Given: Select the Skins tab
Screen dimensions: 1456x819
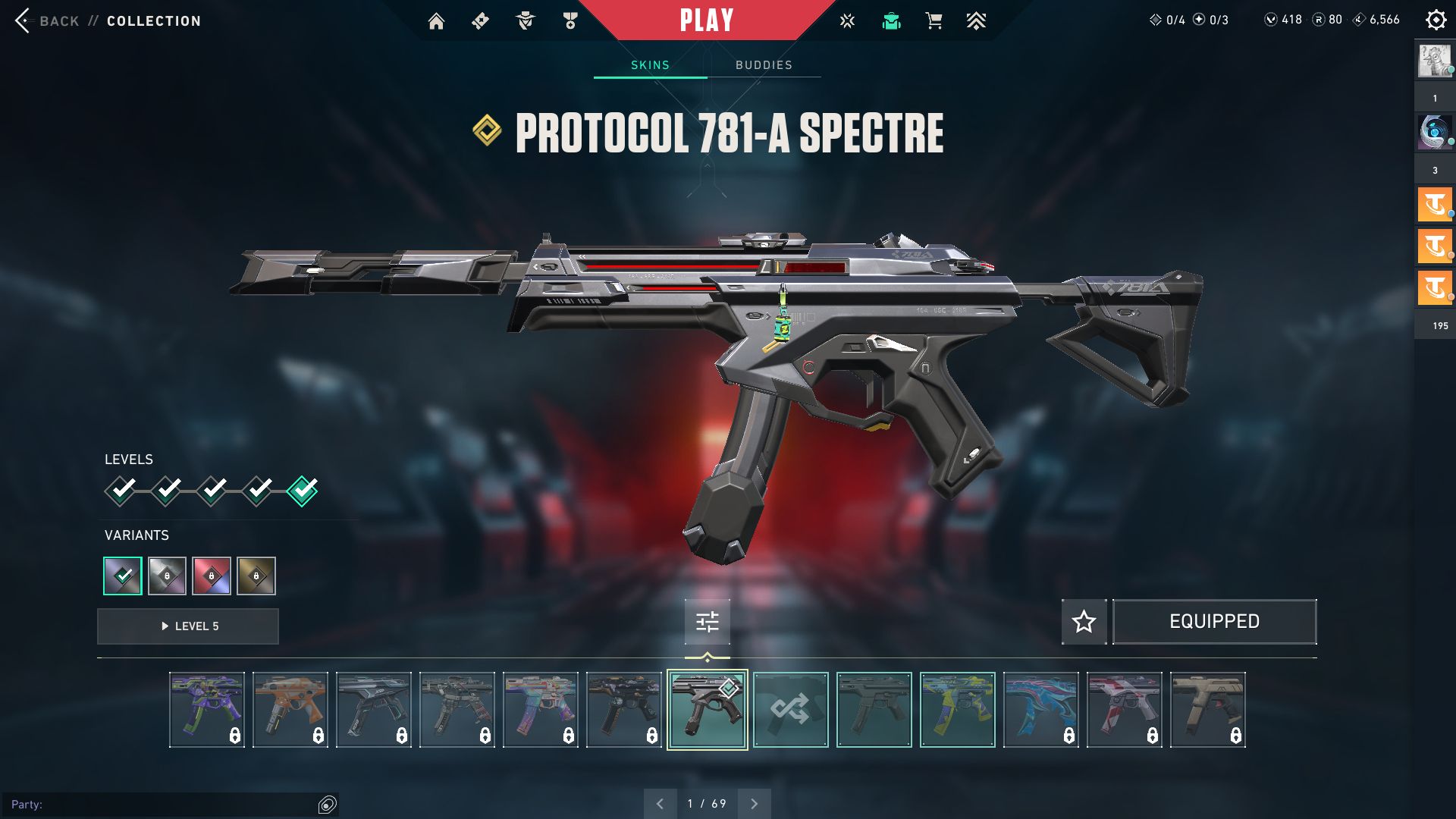Looking at the screenshot, I should click(x=650, y=65).
